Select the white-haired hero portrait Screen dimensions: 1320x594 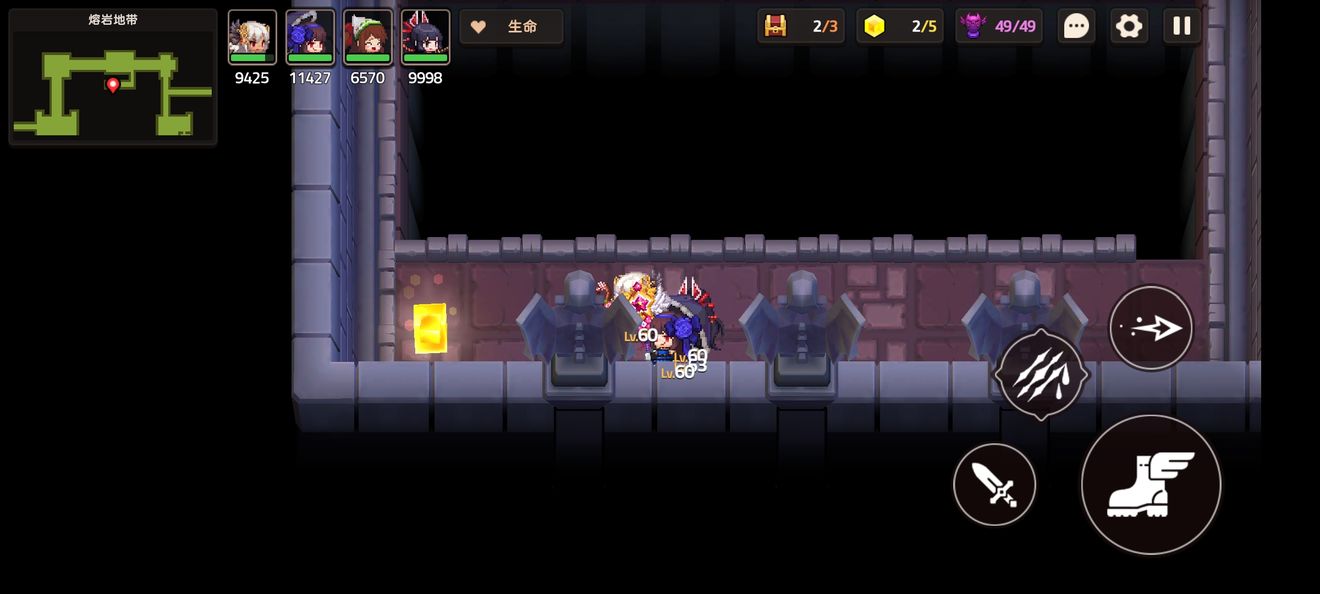pyautogui.click(x=252, y=38)
